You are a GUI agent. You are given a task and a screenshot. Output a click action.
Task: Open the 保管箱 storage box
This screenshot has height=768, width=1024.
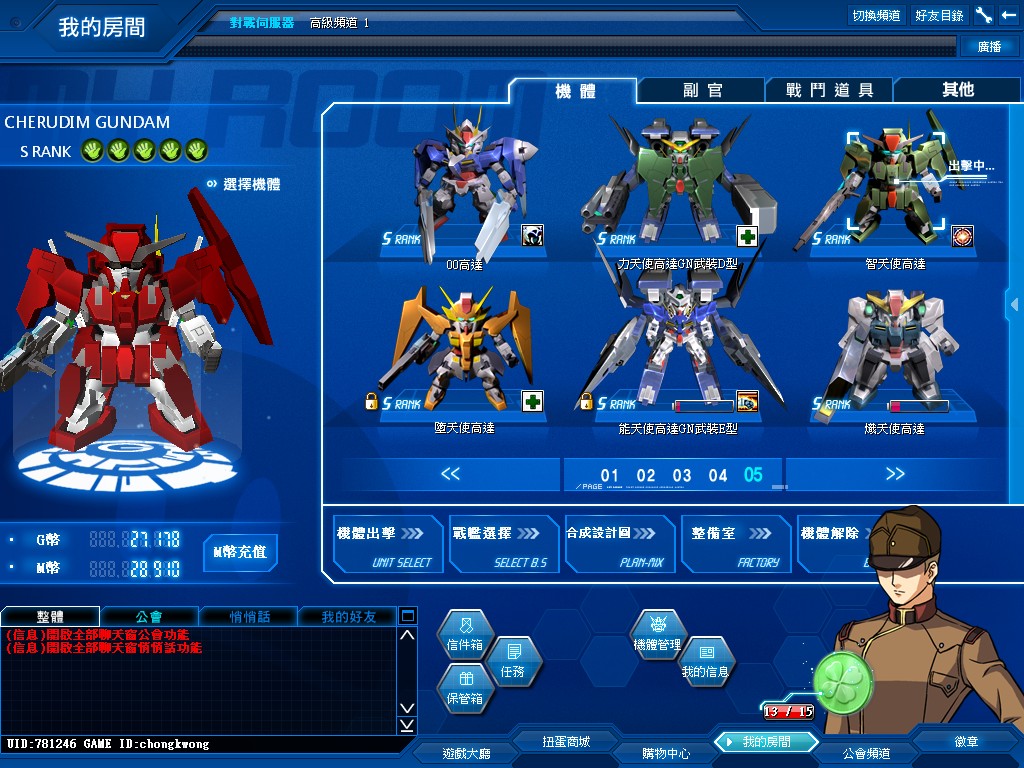[465, 690]
